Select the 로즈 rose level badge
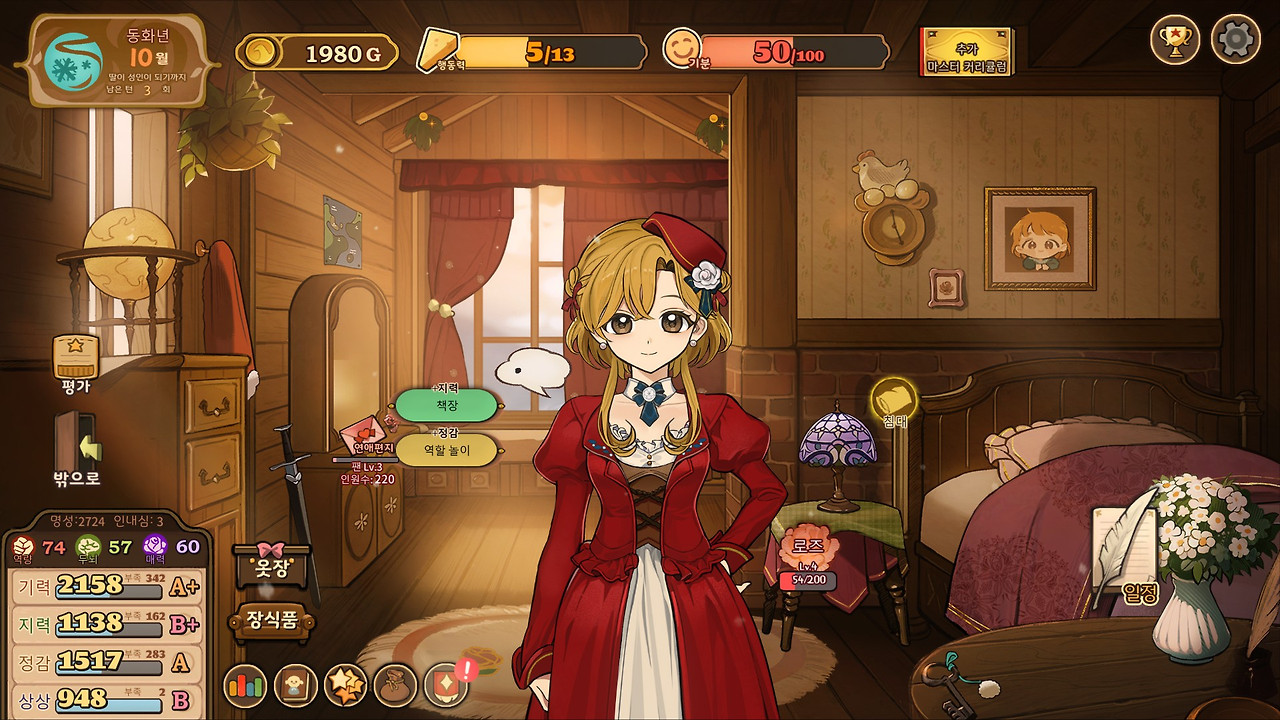 coord(807,558)
